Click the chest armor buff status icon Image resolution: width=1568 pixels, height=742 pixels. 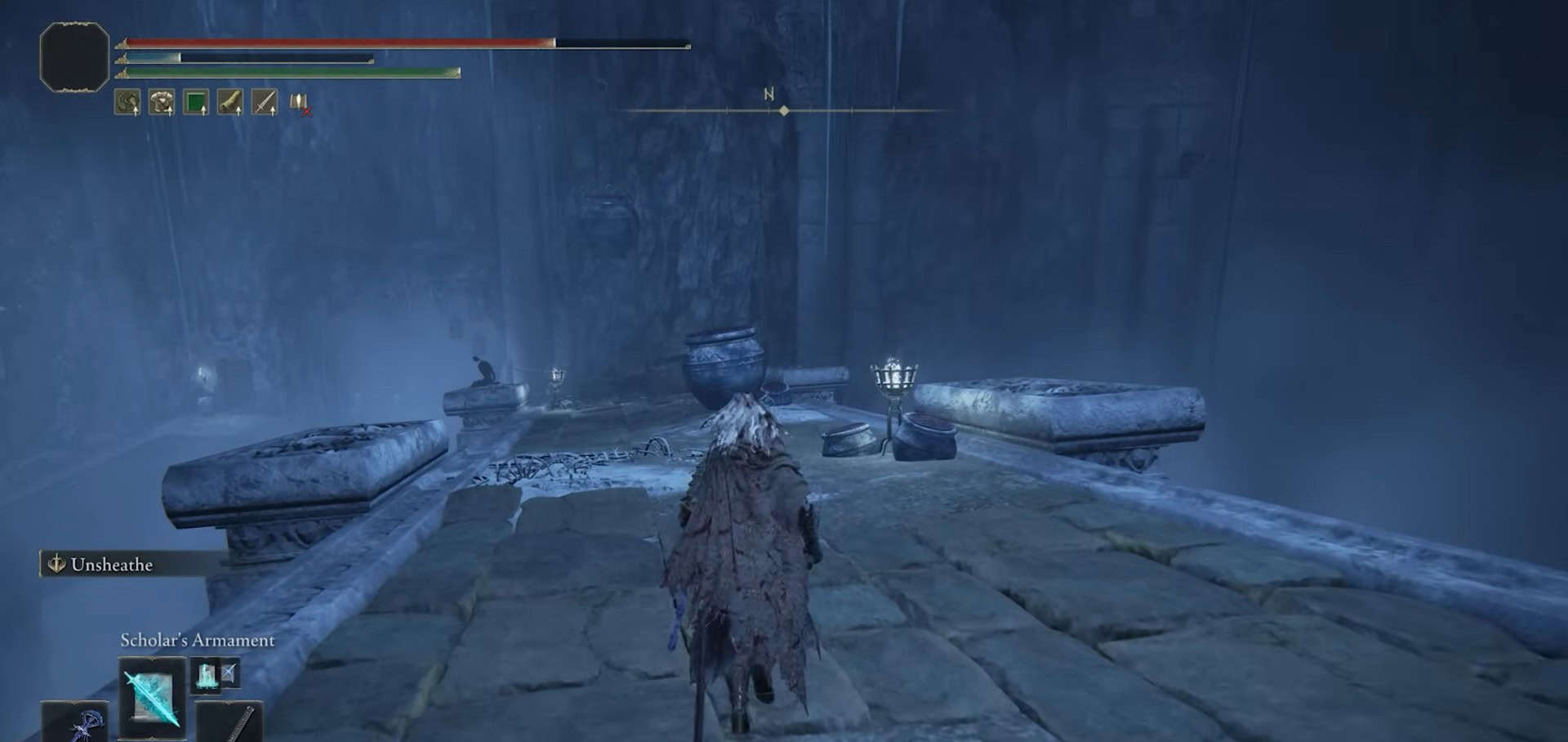point(162,103)
